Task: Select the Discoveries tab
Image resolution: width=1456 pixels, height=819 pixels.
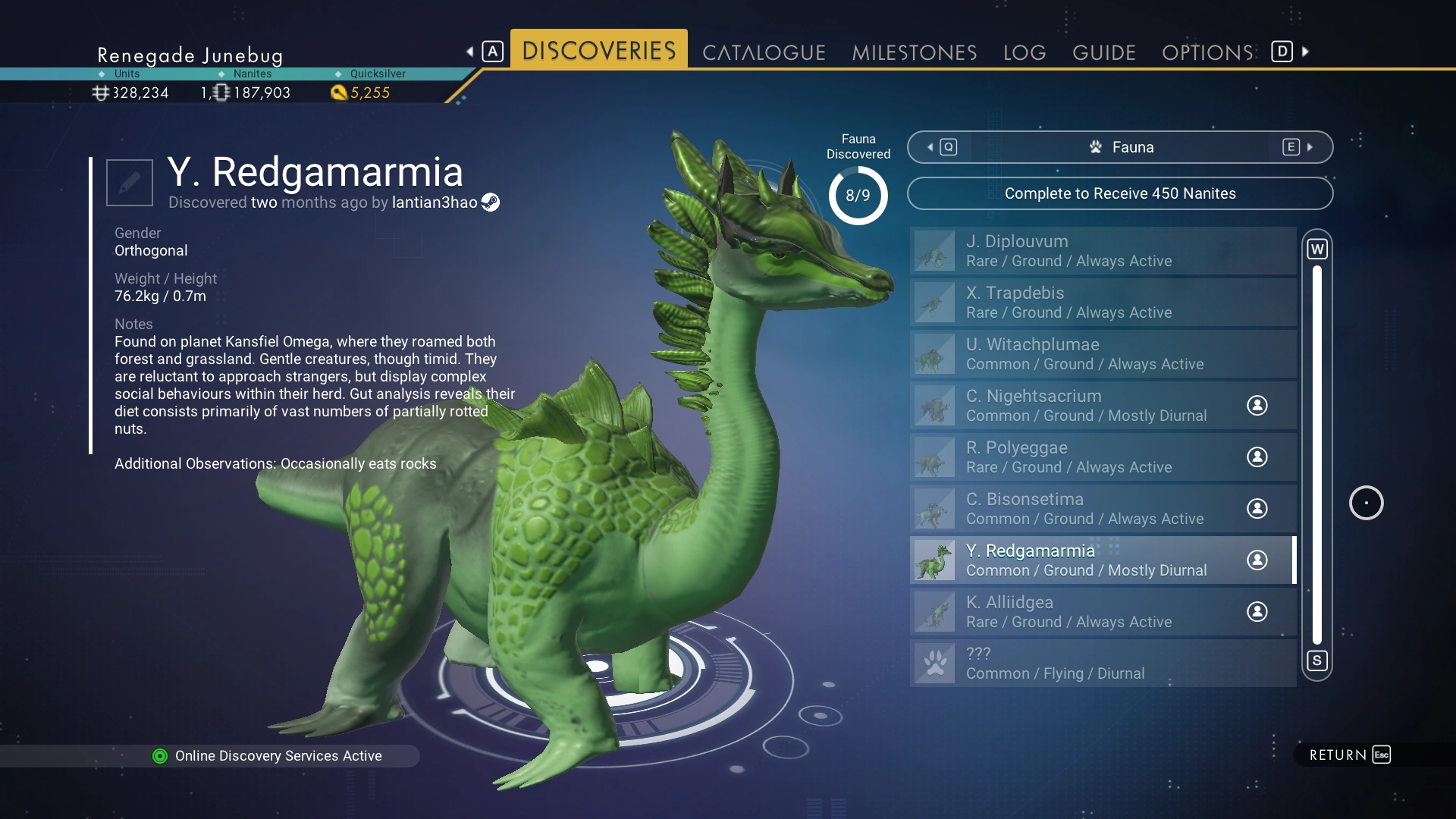Action: tap(598, 51)
